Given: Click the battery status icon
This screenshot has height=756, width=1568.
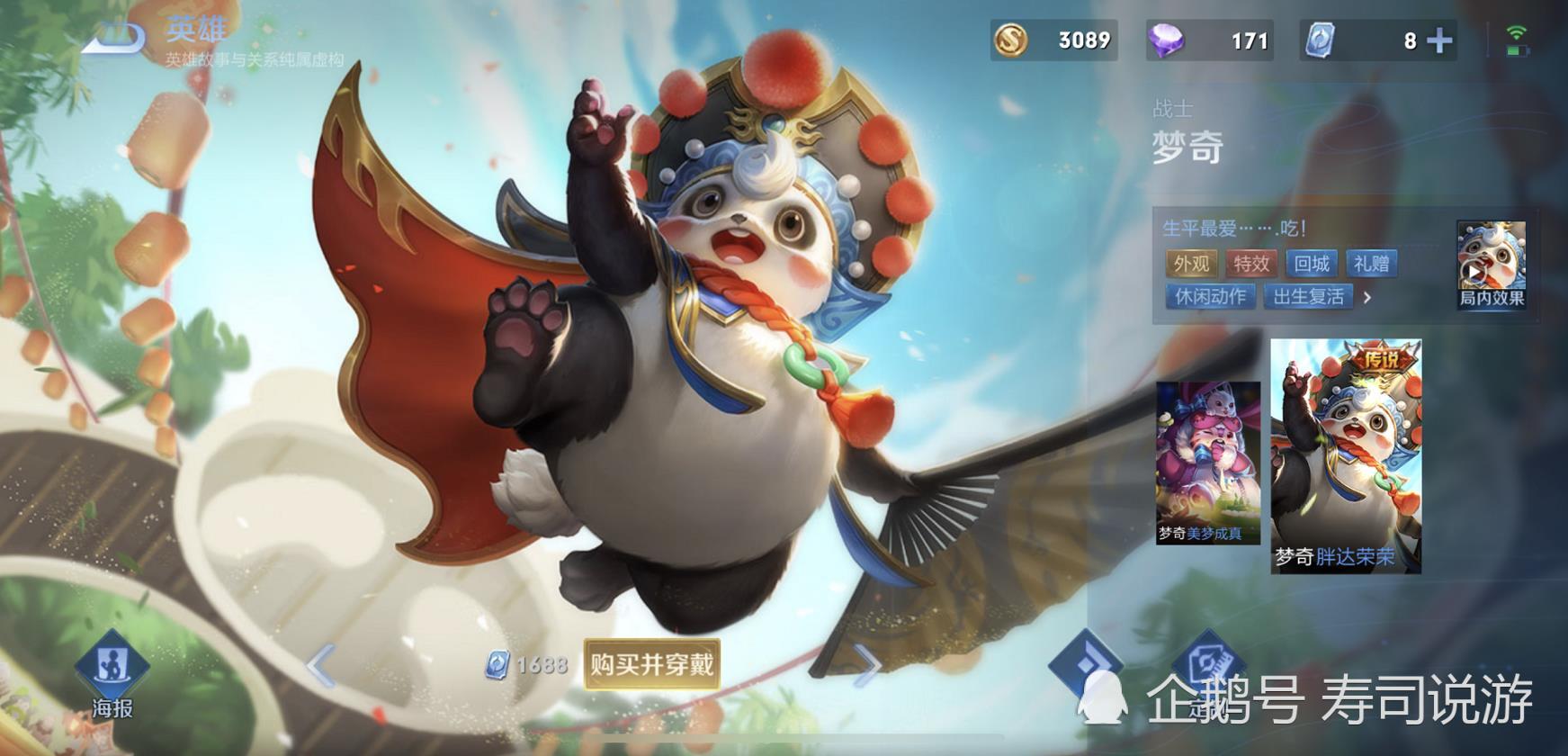Looking at the screenshot, I should point(1517,50).
